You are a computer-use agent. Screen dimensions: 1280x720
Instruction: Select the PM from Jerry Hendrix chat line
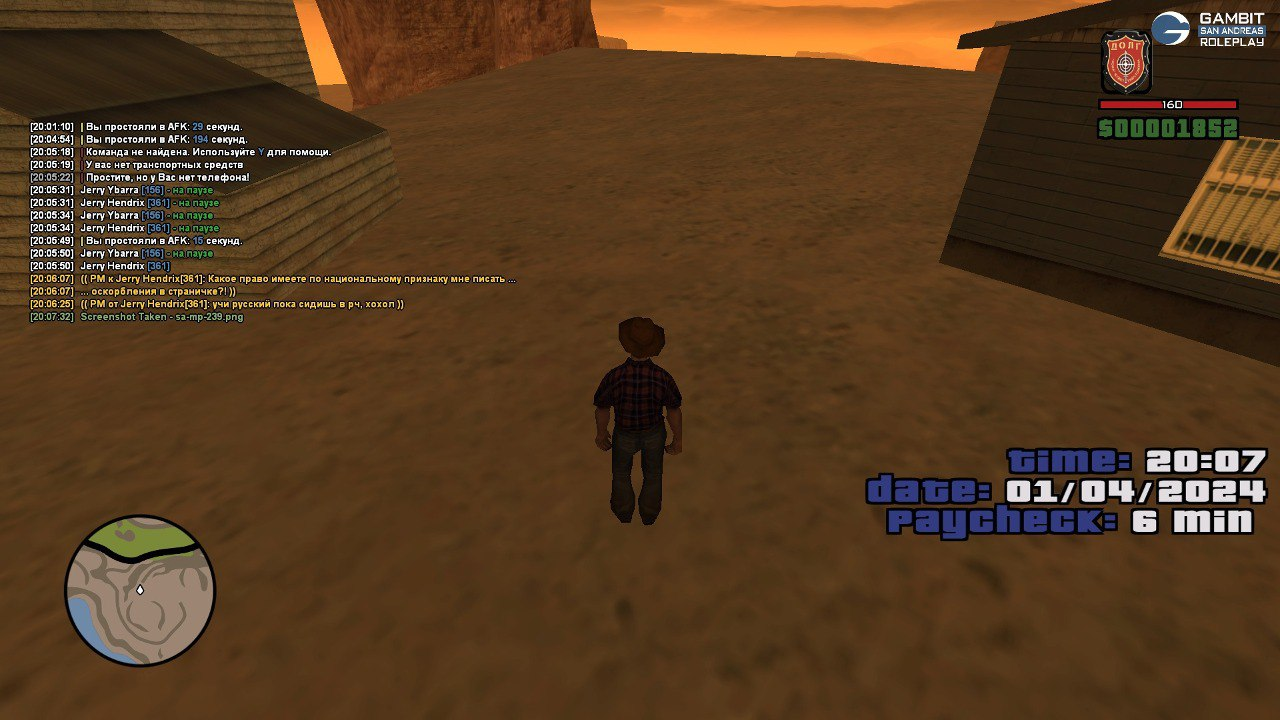[x=242, y=304]
